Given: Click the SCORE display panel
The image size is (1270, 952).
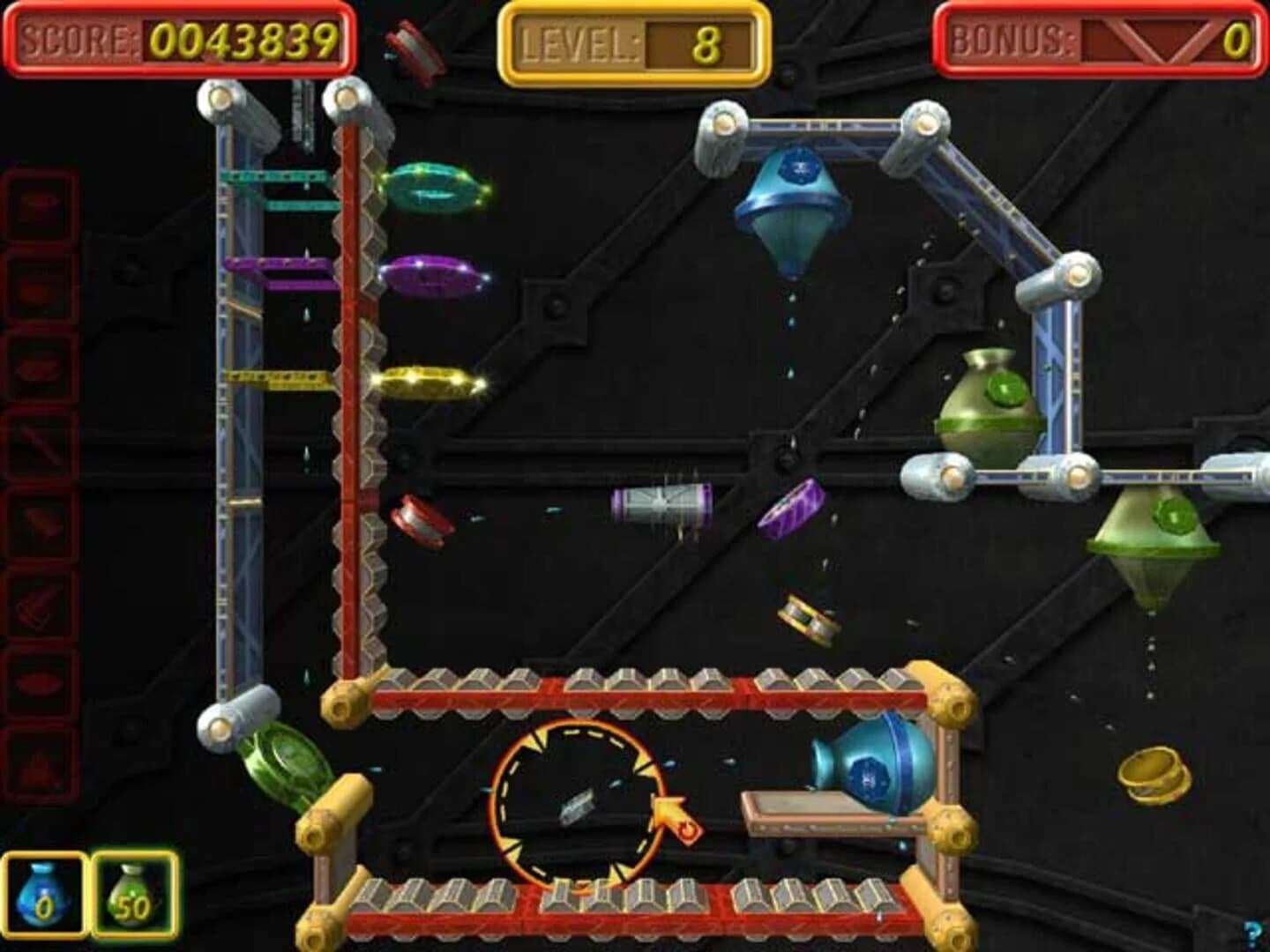Looking at the screenshot, I should point(176,35).
